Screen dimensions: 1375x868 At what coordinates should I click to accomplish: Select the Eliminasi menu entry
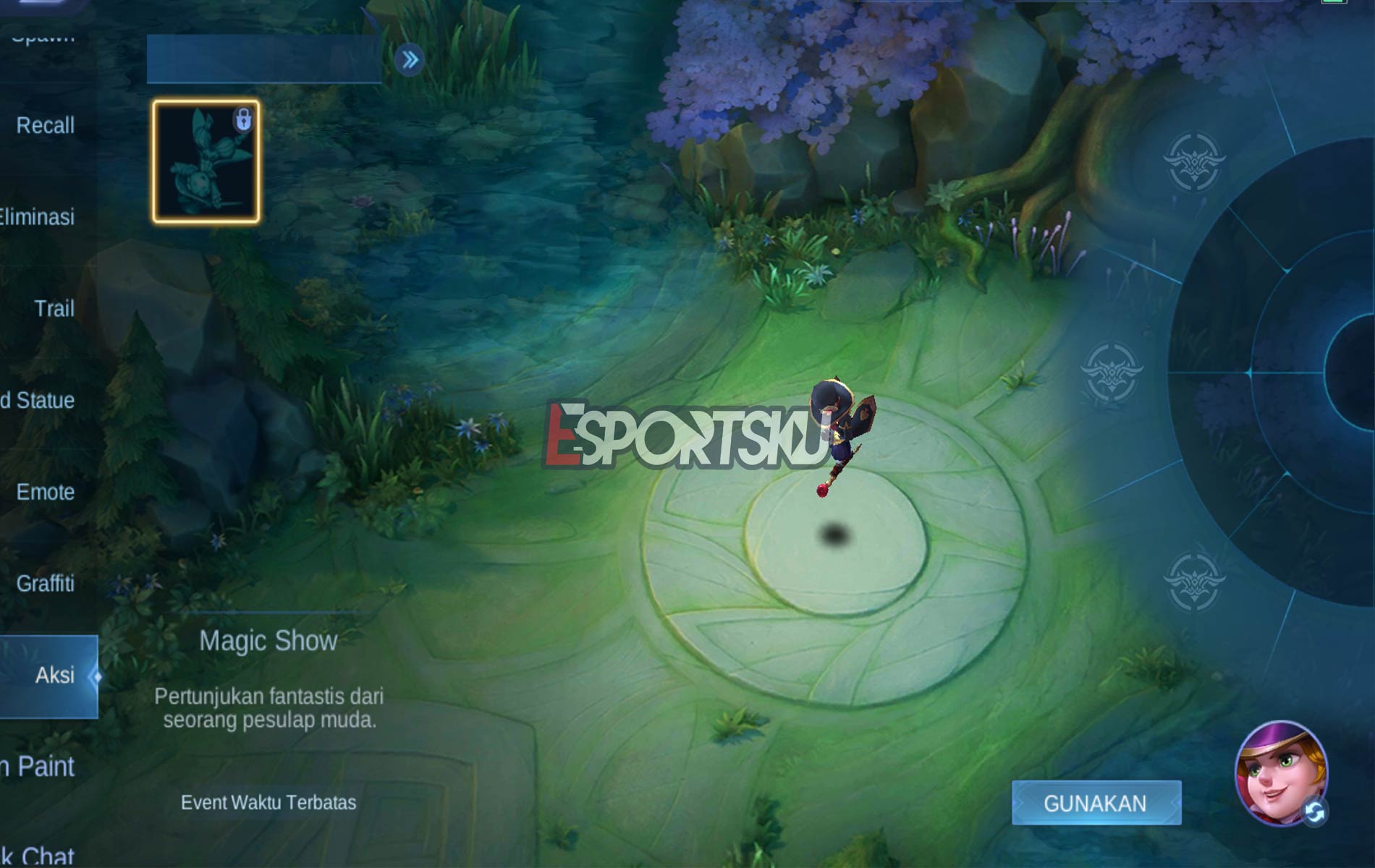(38, 216)
